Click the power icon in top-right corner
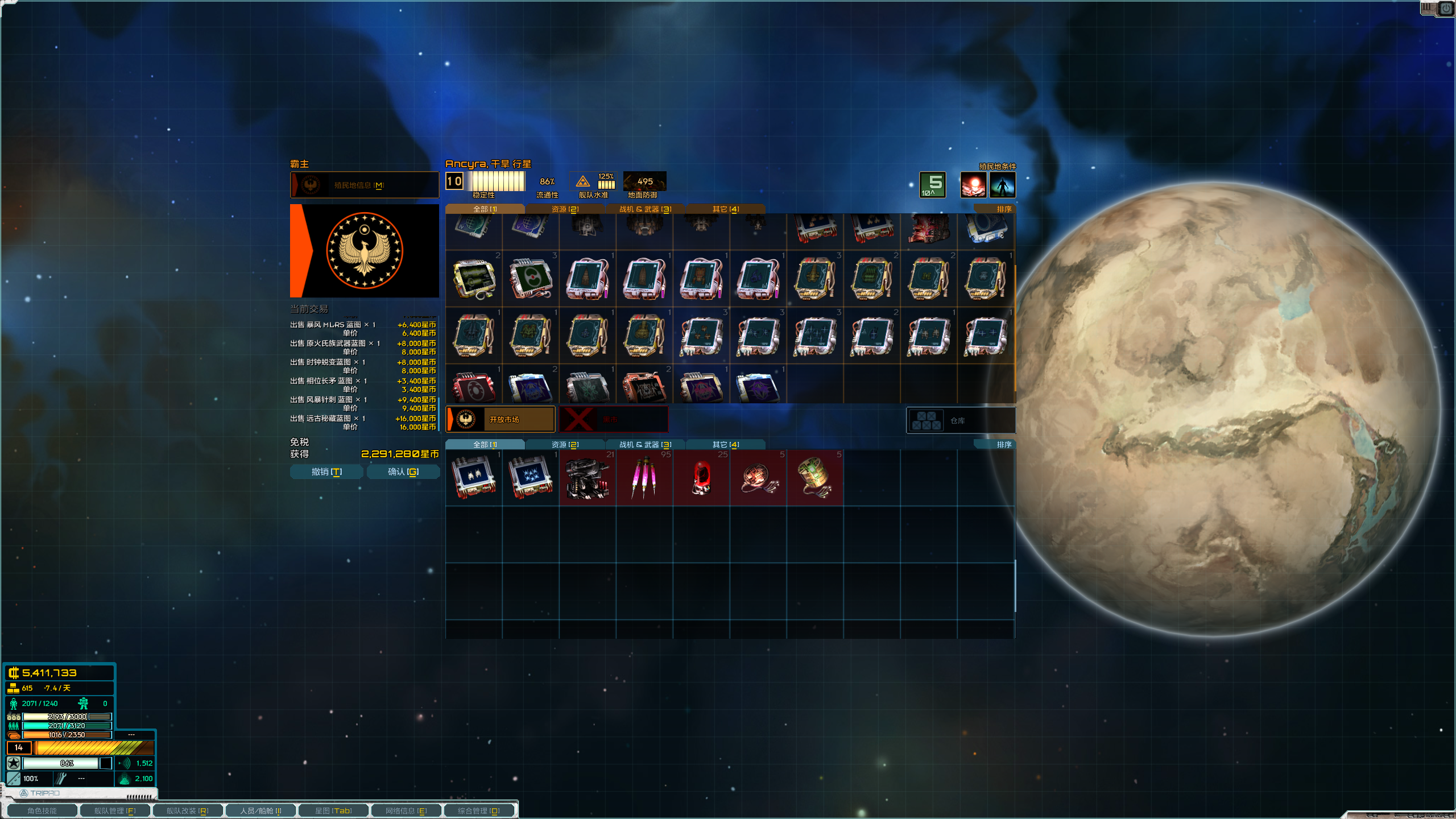Viewport: 1456px width, 819px height. click(x=1446, y=9)
